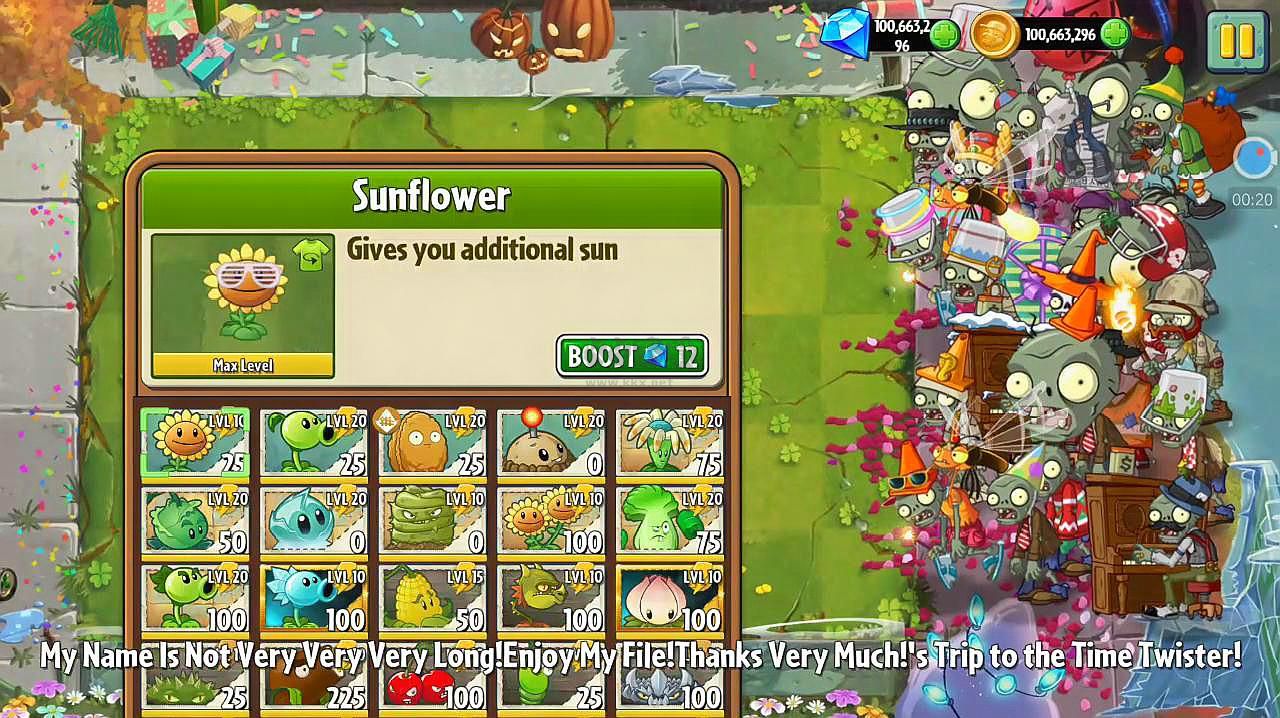The height and width of the screenshot is (718, 1280).
Task: Buy more coins via the green plus
Action: (1115, 34)
